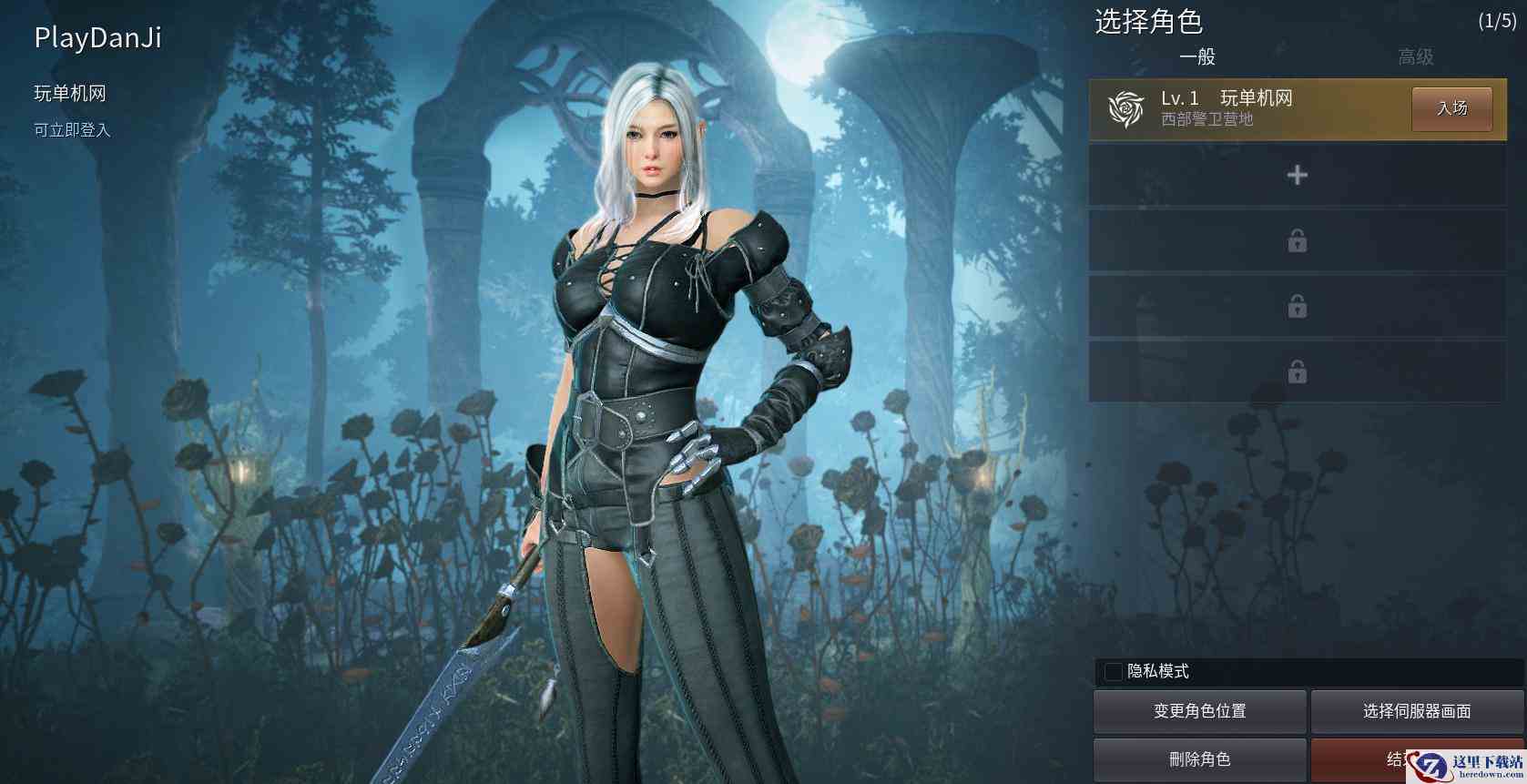Click the lock icon on the fourth slot
1527x784 pixels.
tap(1297, 307)
